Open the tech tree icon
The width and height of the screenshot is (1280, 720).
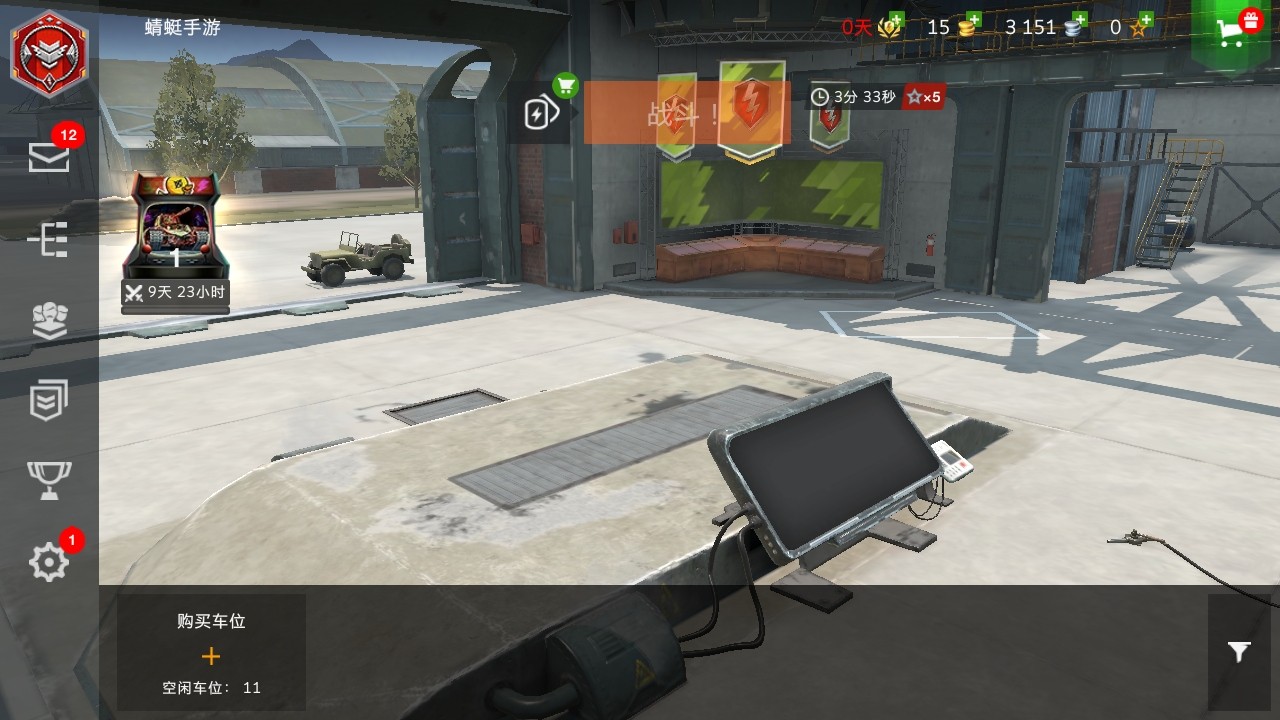pos(49,240)
